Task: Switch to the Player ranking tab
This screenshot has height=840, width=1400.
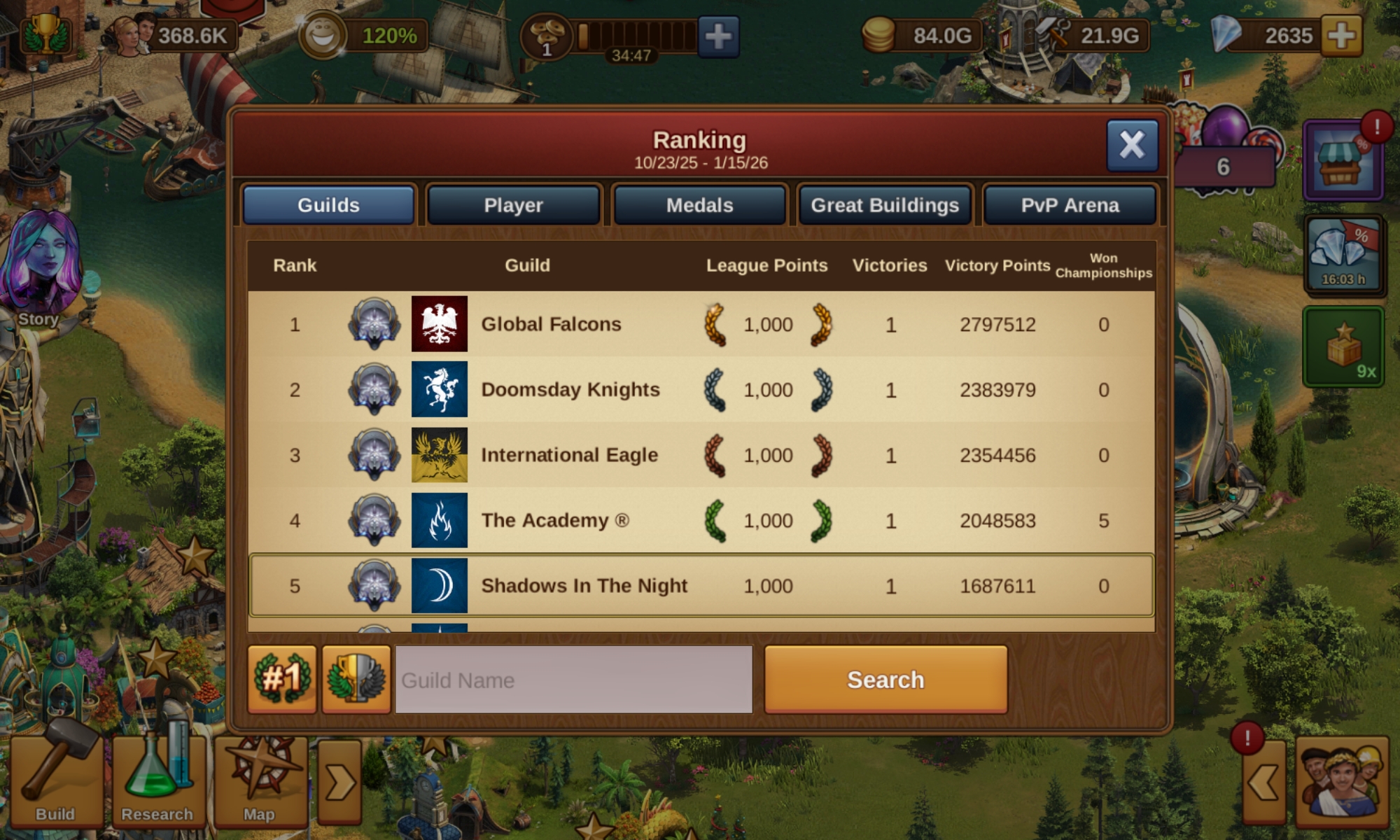Action: (x=513, y=205)
